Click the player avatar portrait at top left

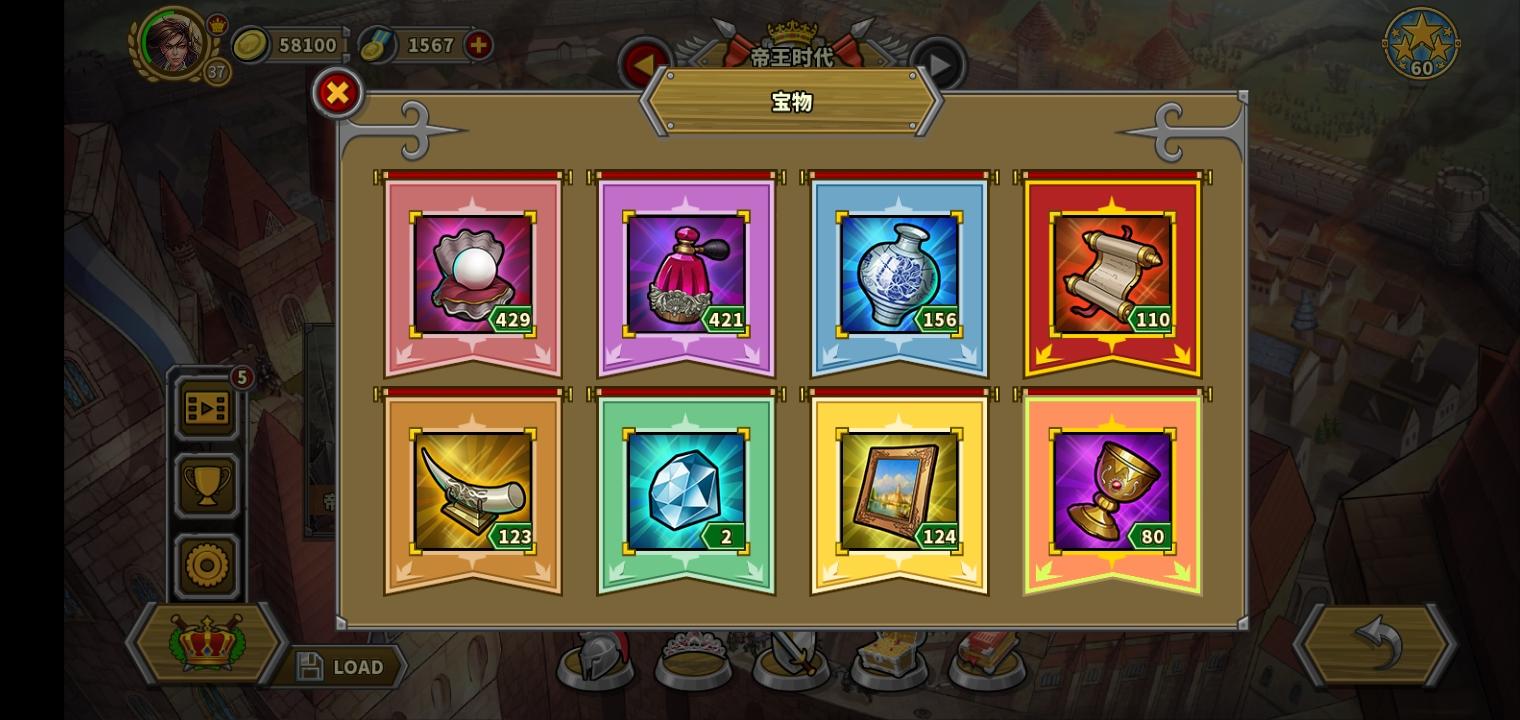pos(176,45)
